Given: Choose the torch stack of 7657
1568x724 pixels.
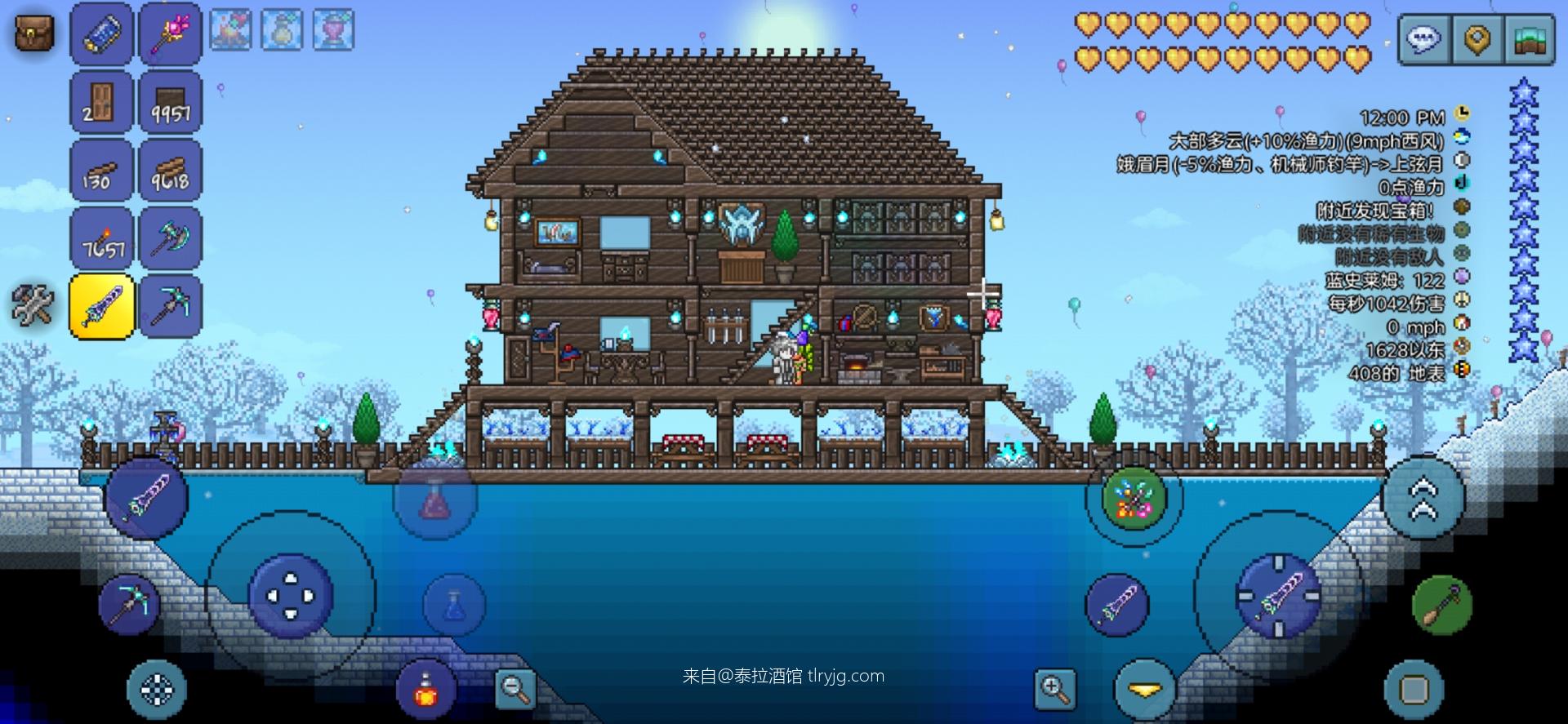Looking at the screenshot, I should click(101, 238).
